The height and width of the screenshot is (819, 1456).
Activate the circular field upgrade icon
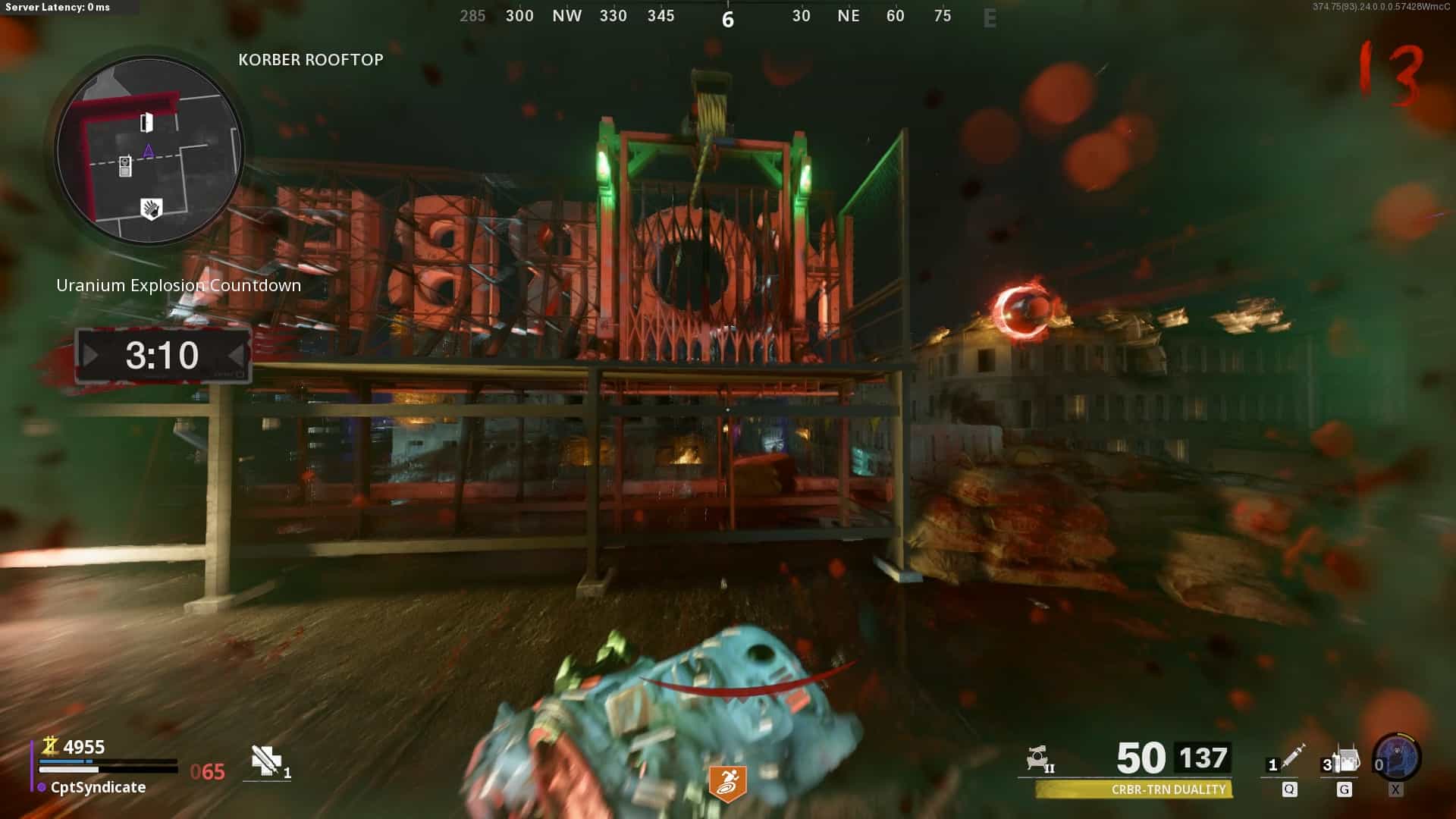(1397, 757)
